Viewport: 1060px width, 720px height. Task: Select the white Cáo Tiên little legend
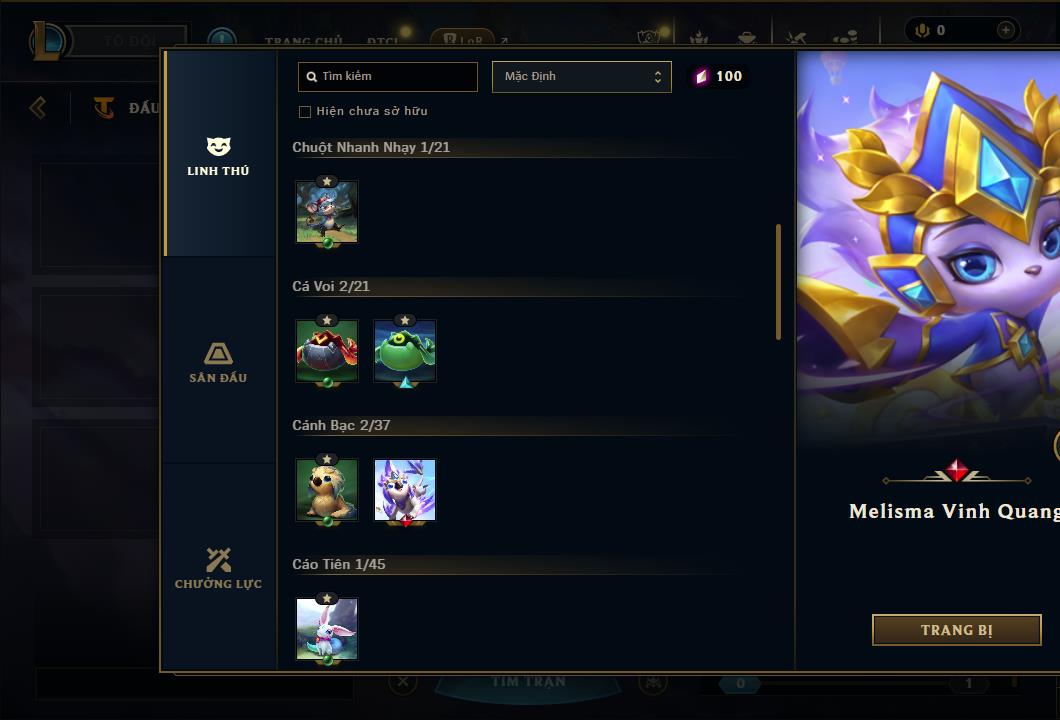pos(327,629)
